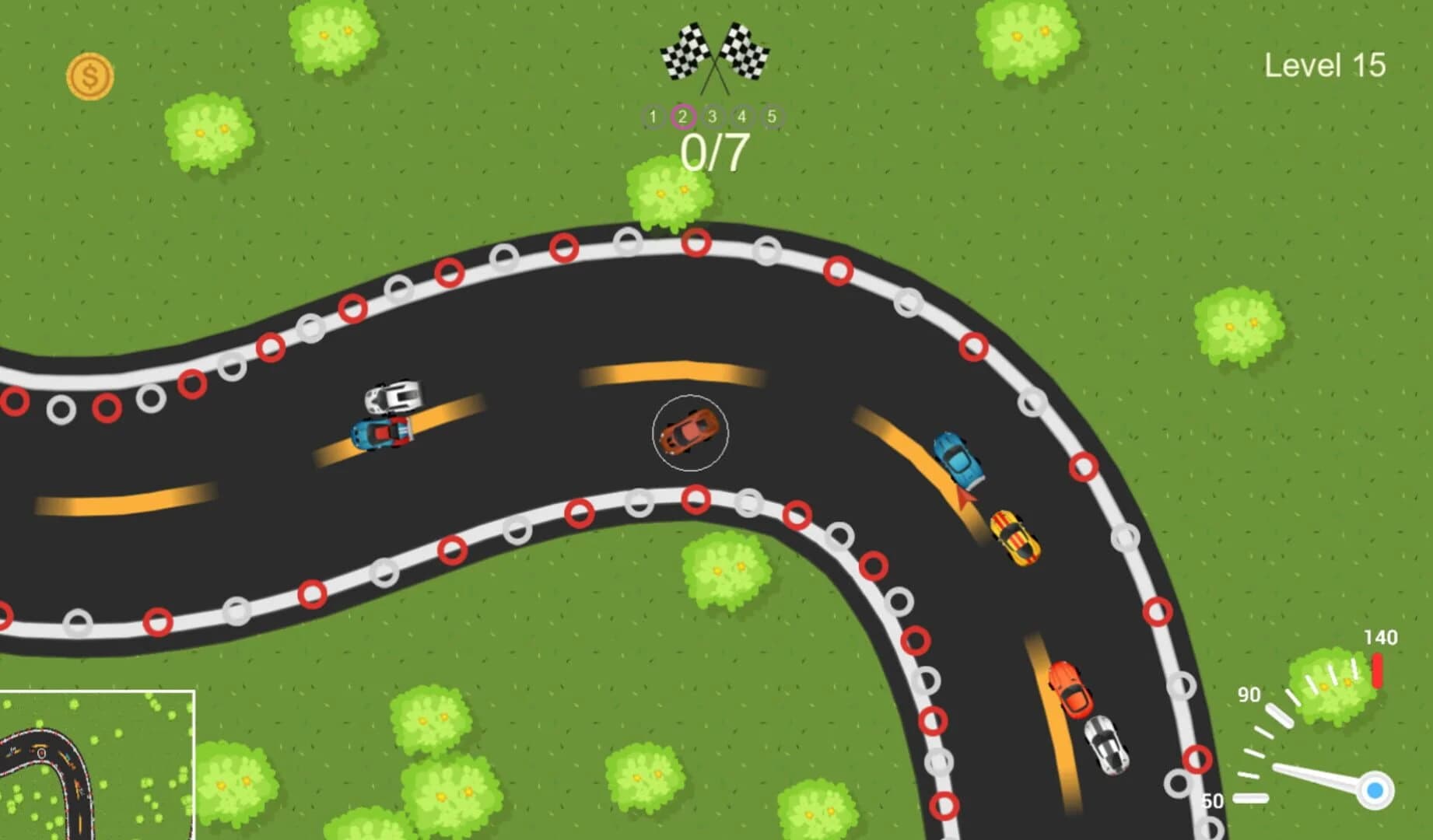The height and width of the screenshot is (840, 1433).
Task: Click the golden coin icon
Action: pyautogui.click(x=90, y=74)
